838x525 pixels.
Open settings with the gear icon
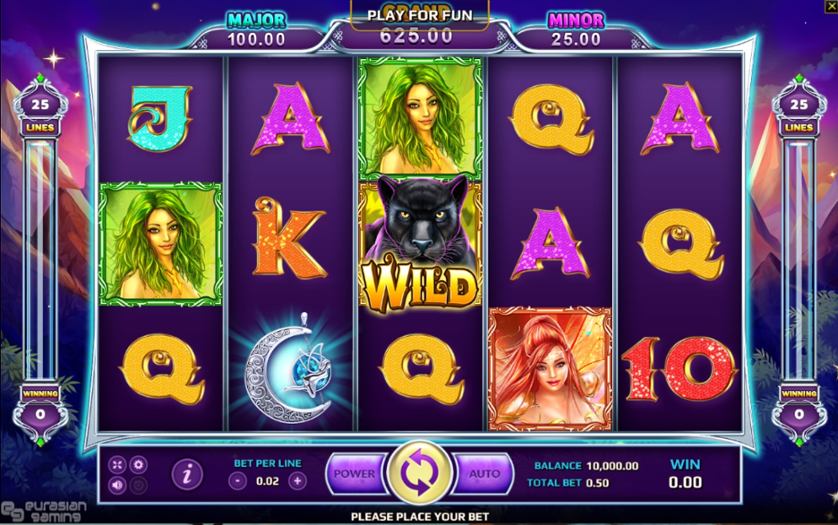tap(139, 465)
